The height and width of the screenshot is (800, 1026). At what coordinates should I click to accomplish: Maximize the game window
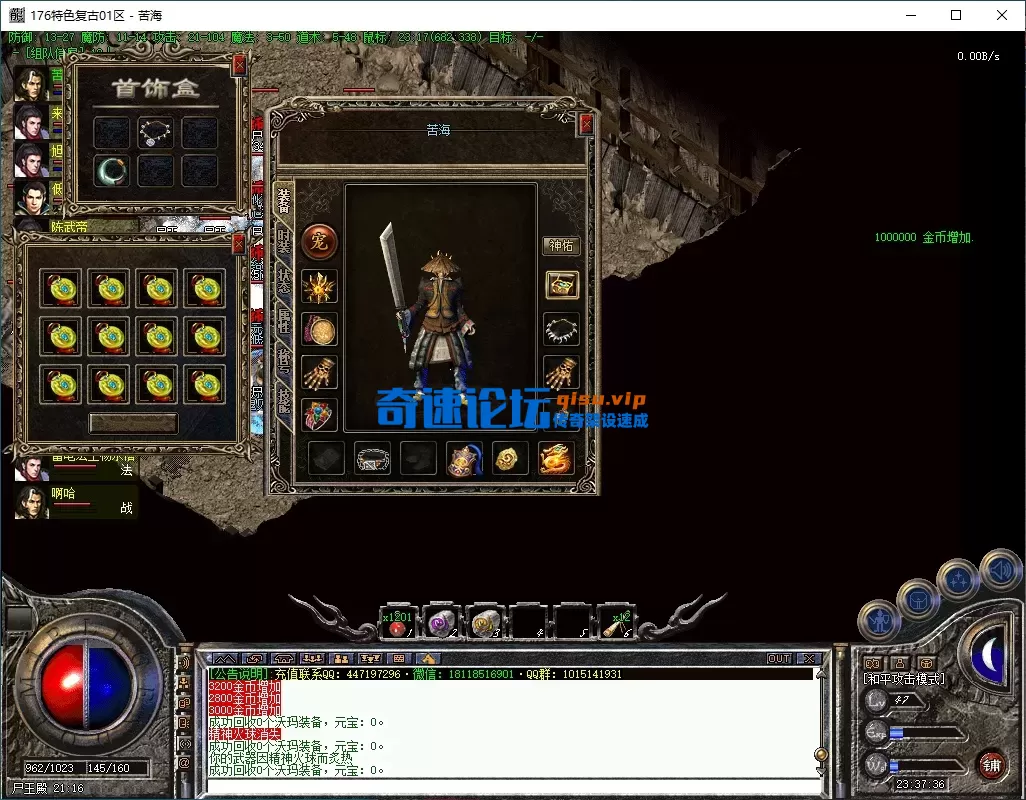pyautogui.click(x=955, y=15)
